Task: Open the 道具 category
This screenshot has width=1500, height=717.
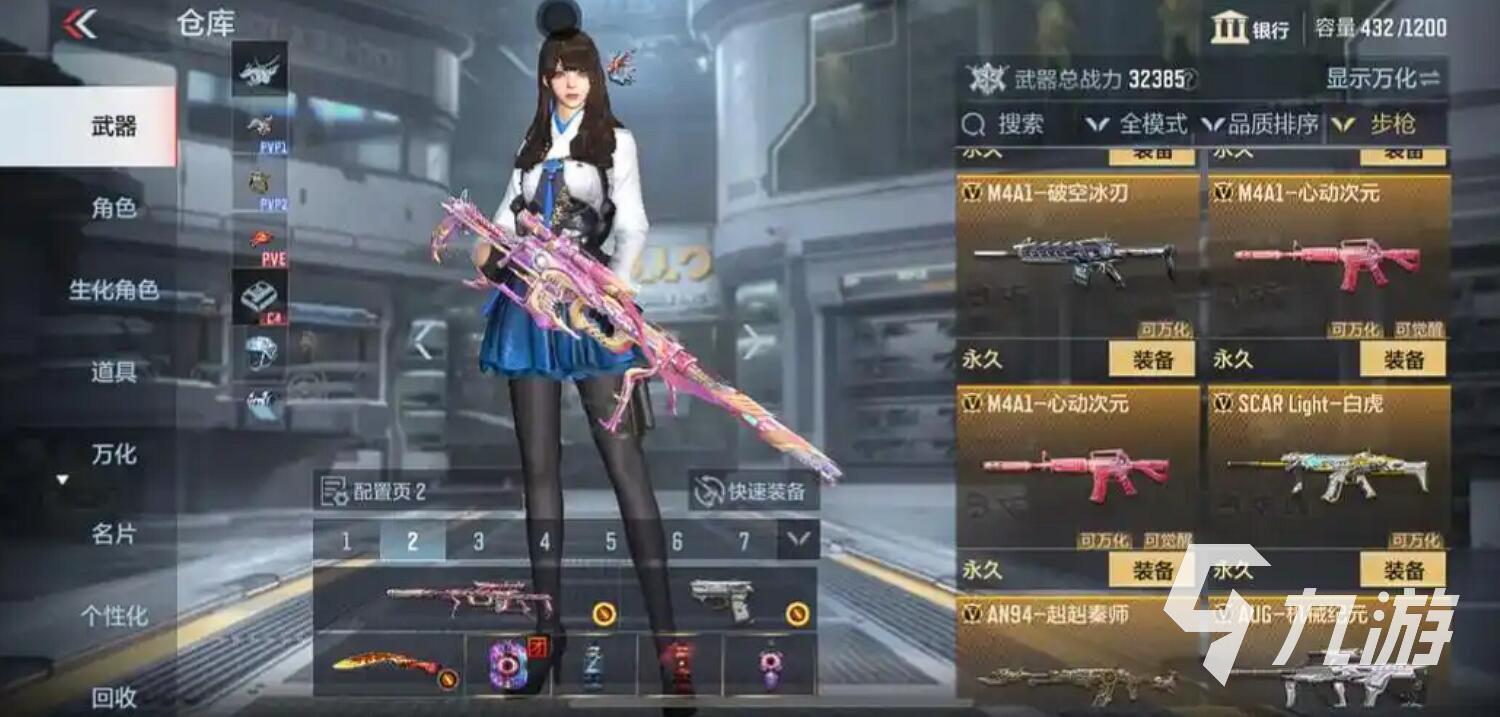Action: click(x=114, y=372)
